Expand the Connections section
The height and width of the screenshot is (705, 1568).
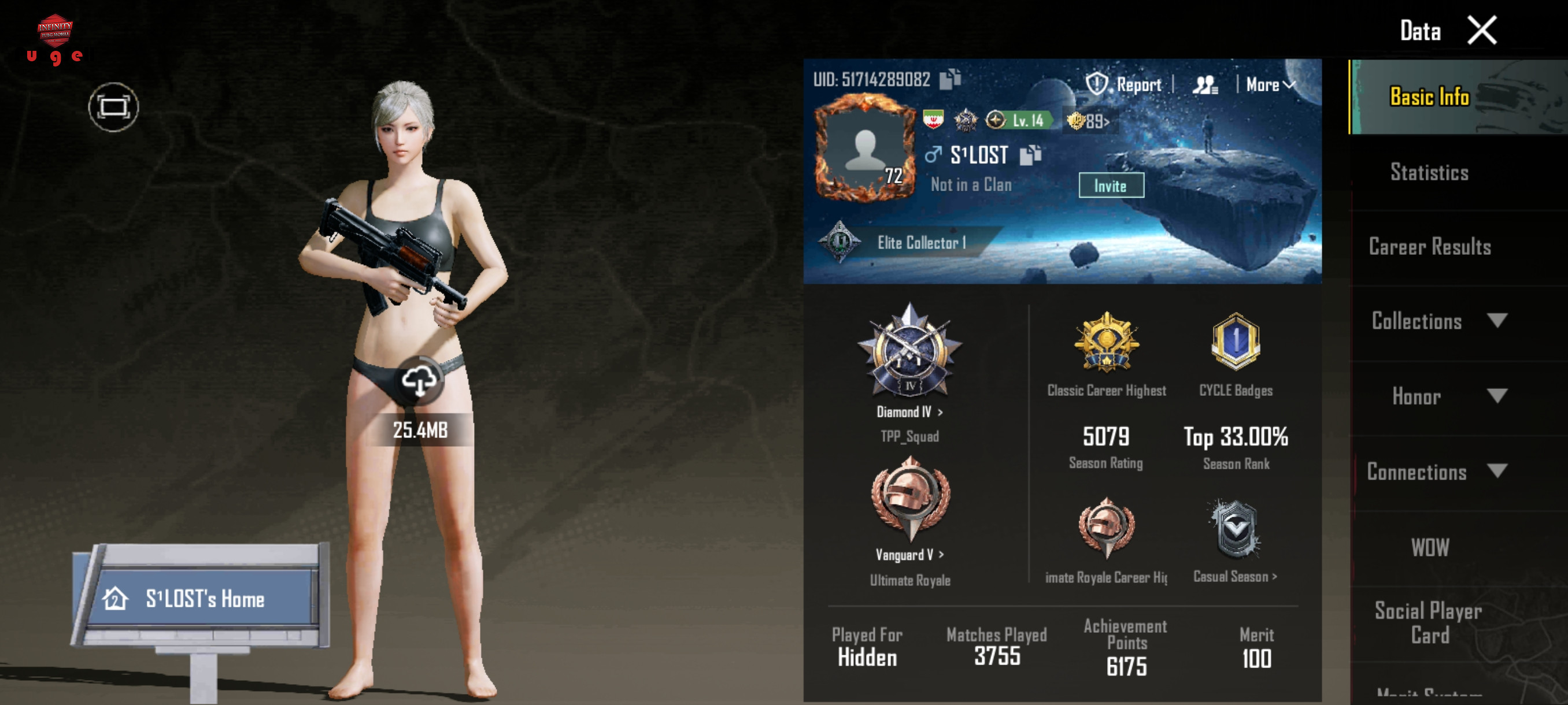tap(1438, 472)
